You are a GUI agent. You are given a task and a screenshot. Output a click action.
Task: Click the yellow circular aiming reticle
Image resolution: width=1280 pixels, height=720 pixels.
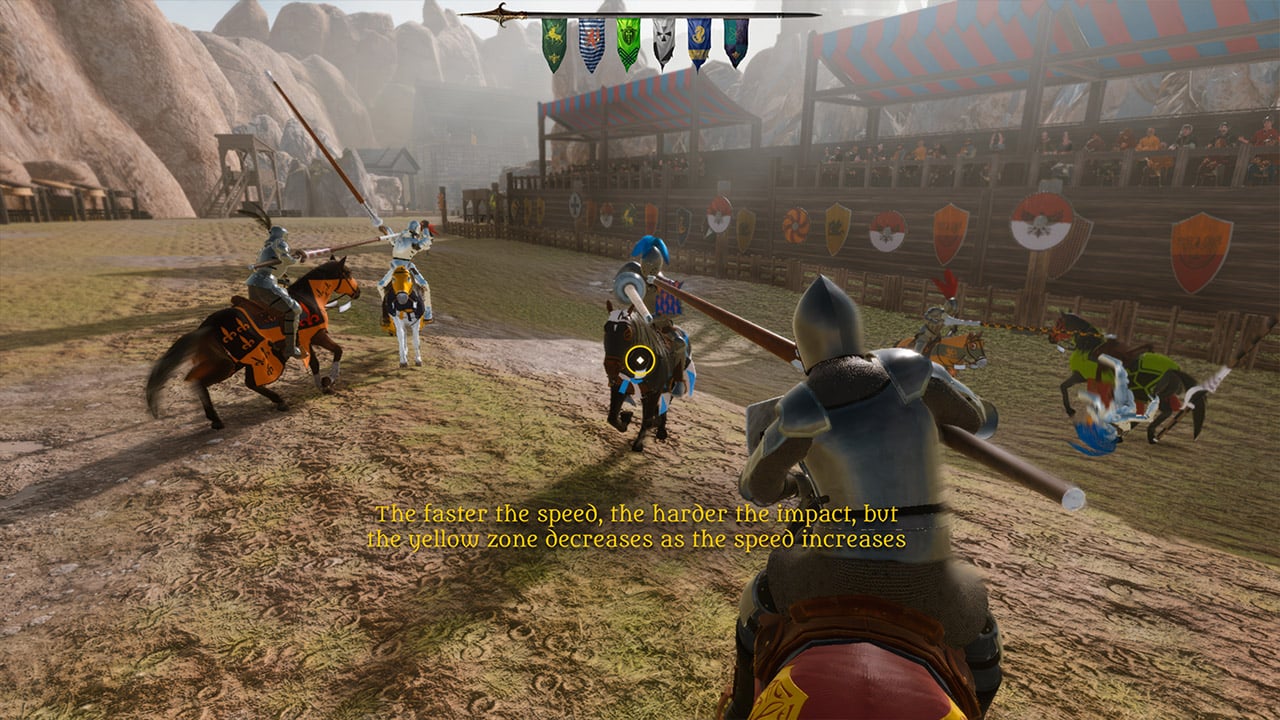[639, 360]
